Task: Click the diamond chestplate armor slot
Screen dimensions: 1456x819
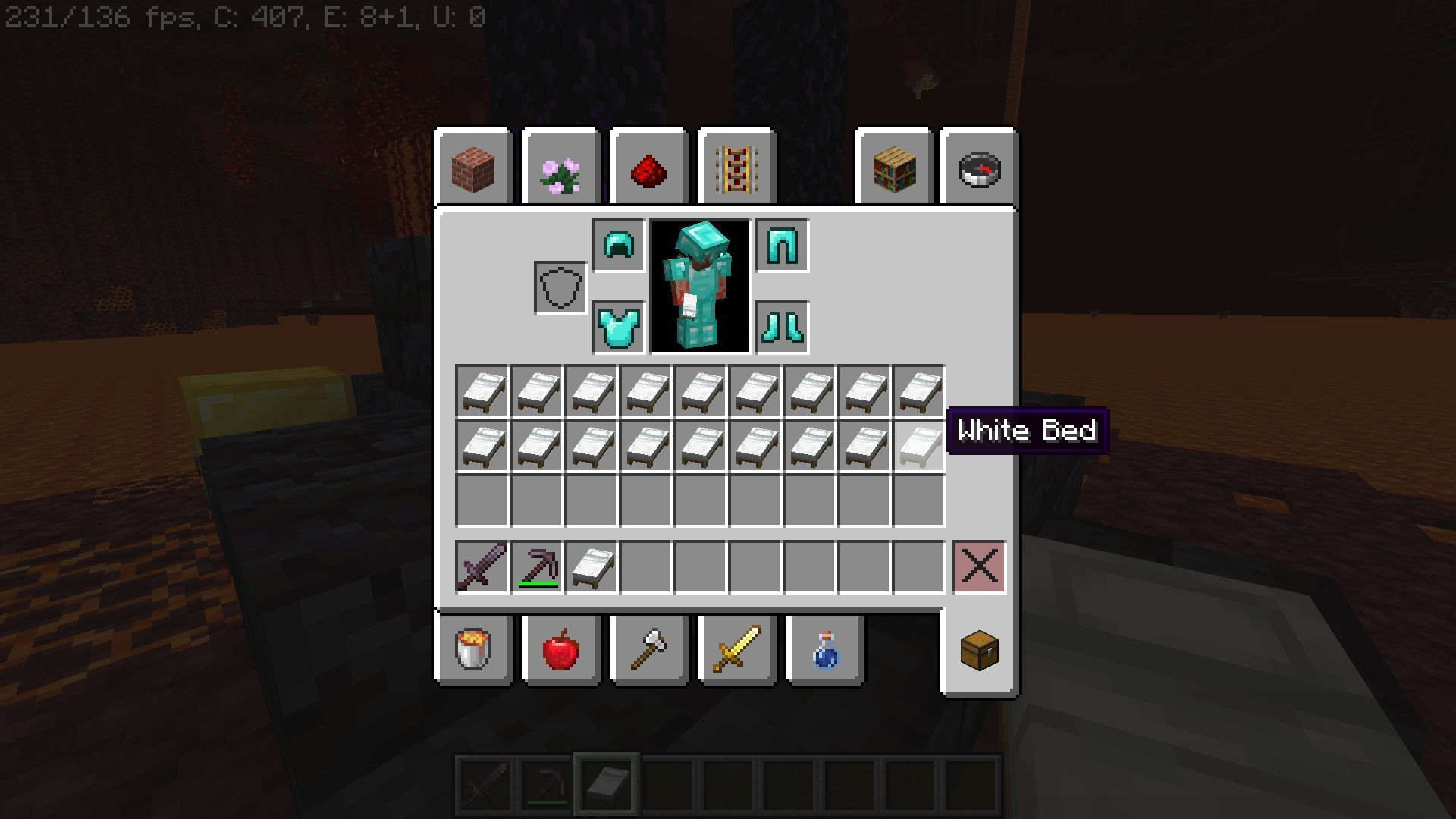Action: point(617,328)
